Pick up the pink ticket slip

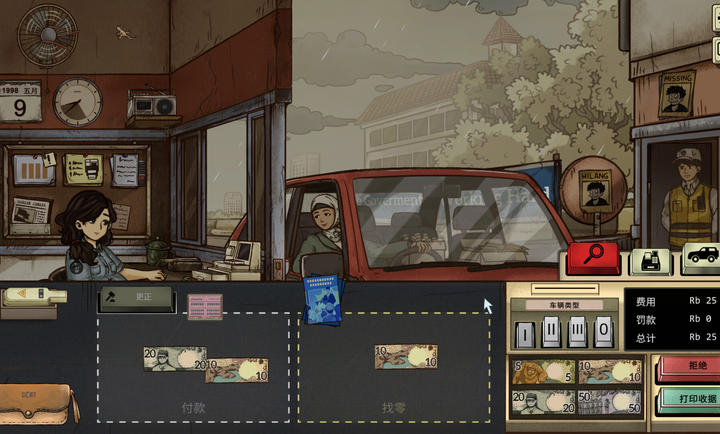[x=205, y=307]
